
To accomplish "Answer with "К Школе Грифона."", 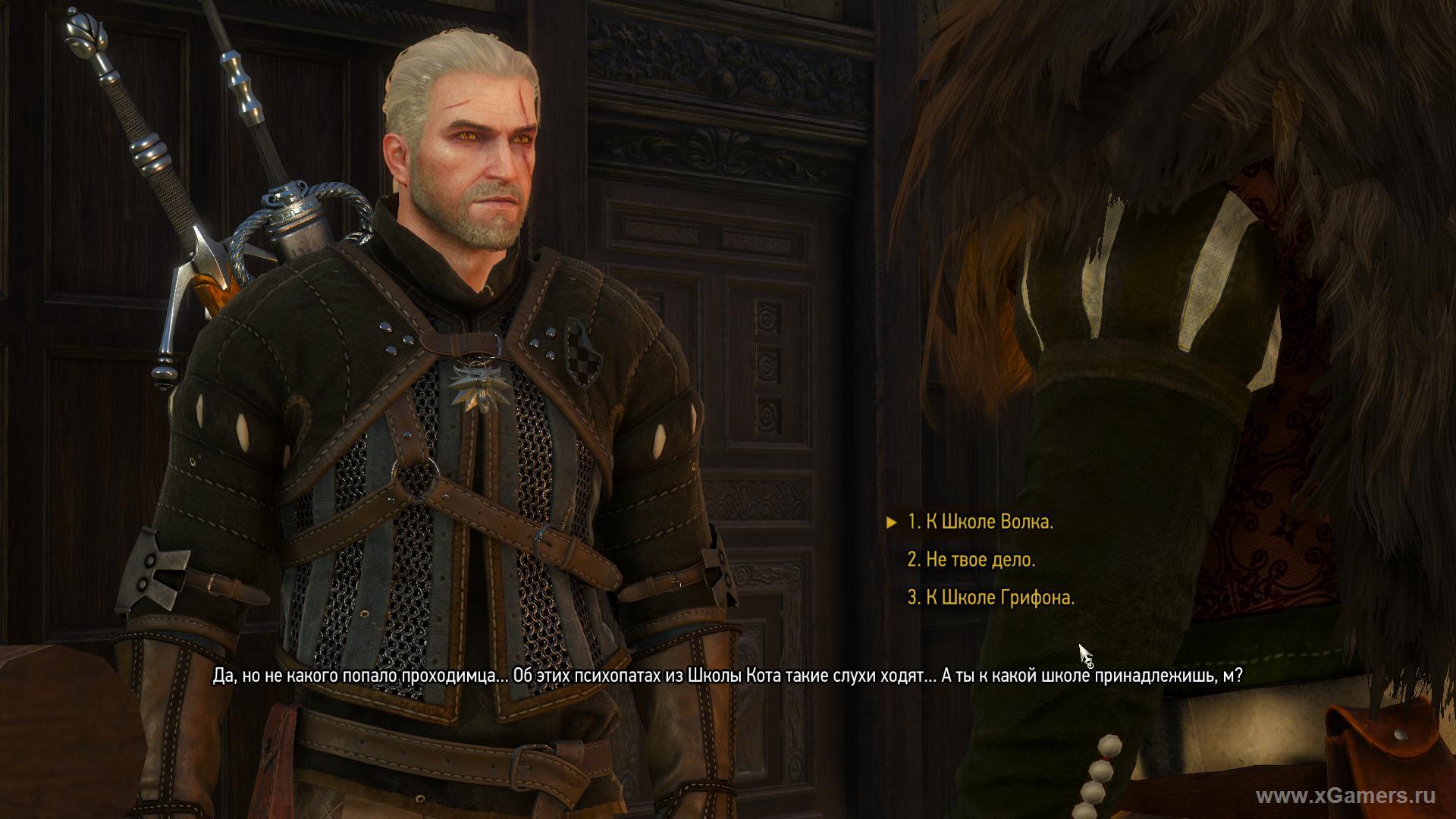I will (990, 598).
